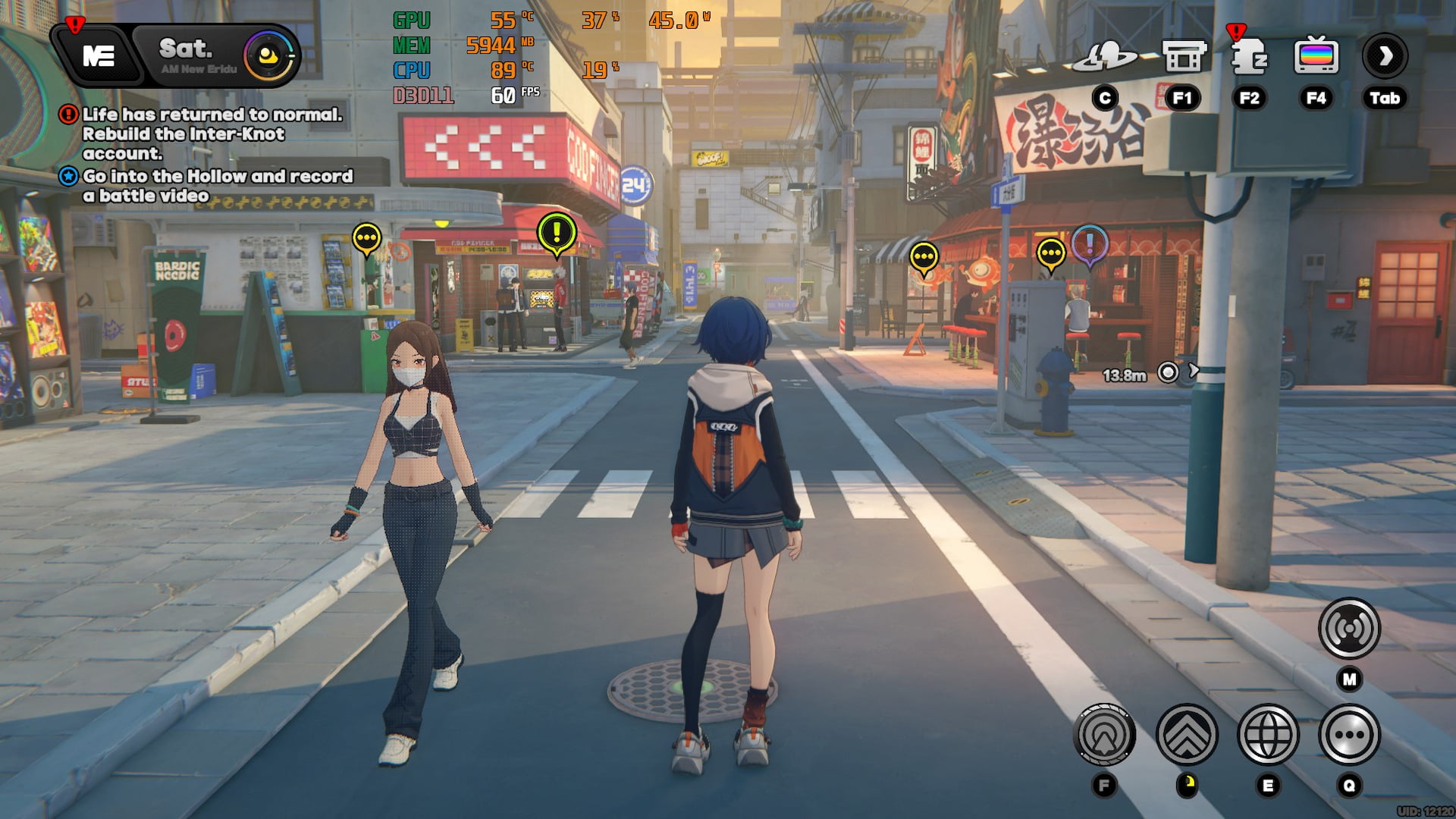This screenshot has height=819, width=1456.
Task: Open the hat-shaped icon in the top bar
Action: (1106, 57)
